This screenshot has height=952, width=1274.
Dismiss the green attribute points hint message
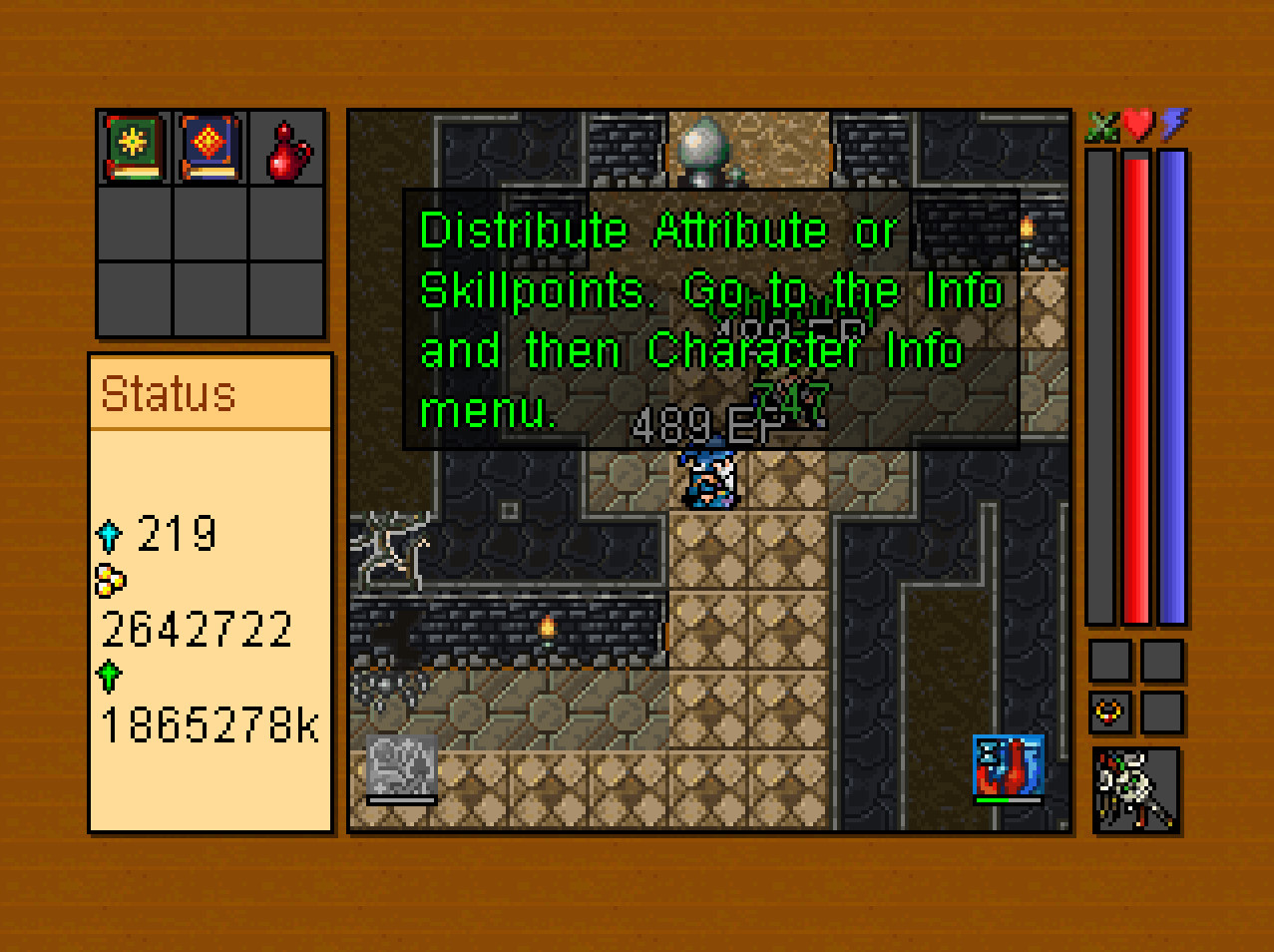(710, 319)
